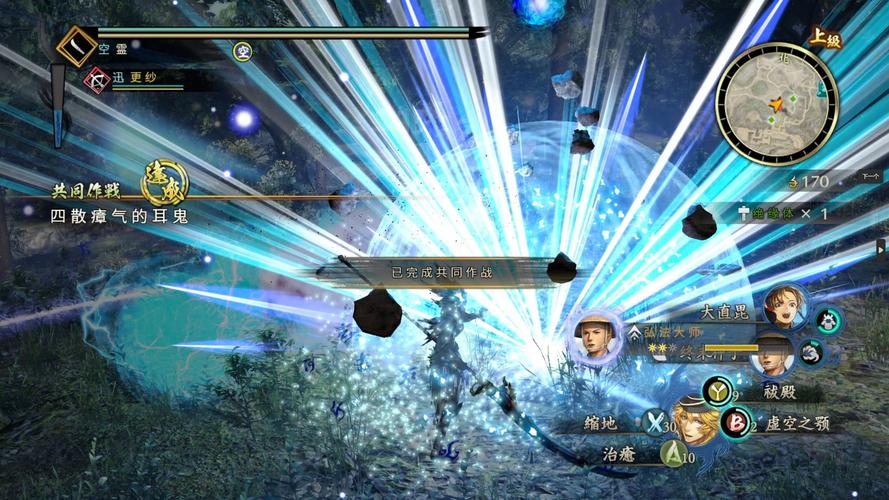The width and height of the screenshot is (889, 500).
Task: Click the round 空 status icon
Action: (x=242, y=50)
